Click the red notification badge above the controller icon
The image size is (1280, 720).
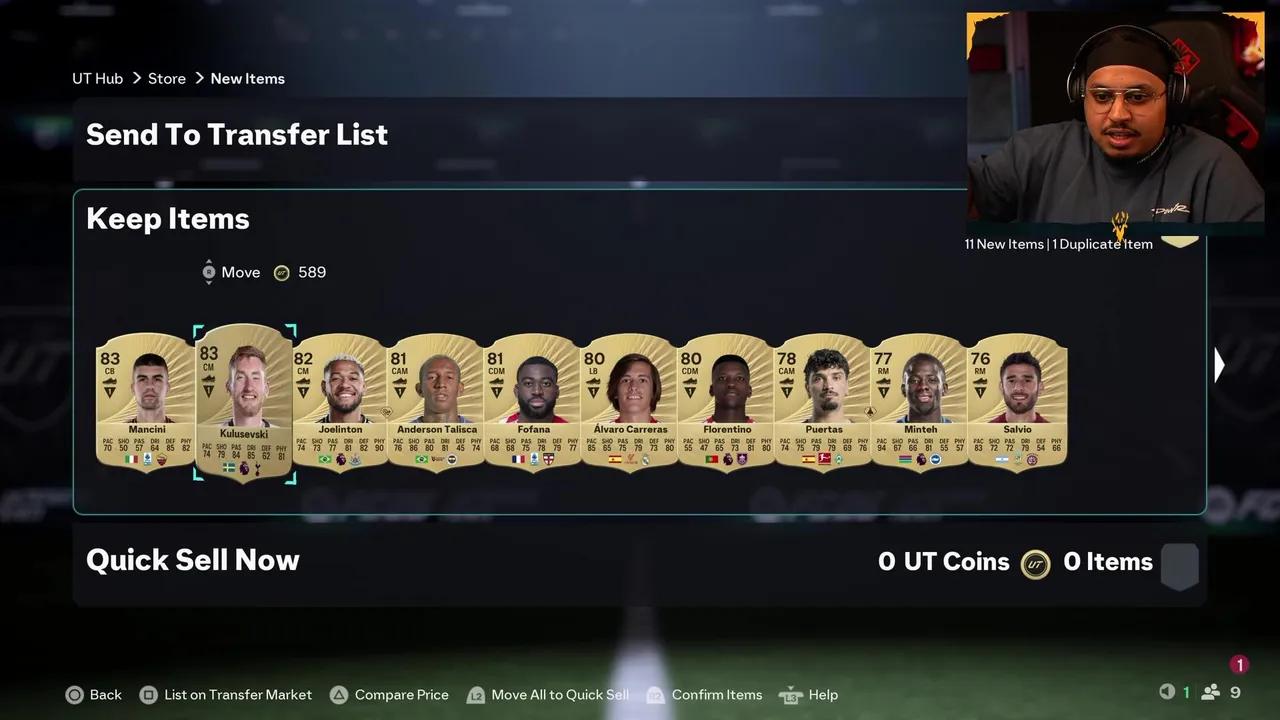pos(1240,664)
